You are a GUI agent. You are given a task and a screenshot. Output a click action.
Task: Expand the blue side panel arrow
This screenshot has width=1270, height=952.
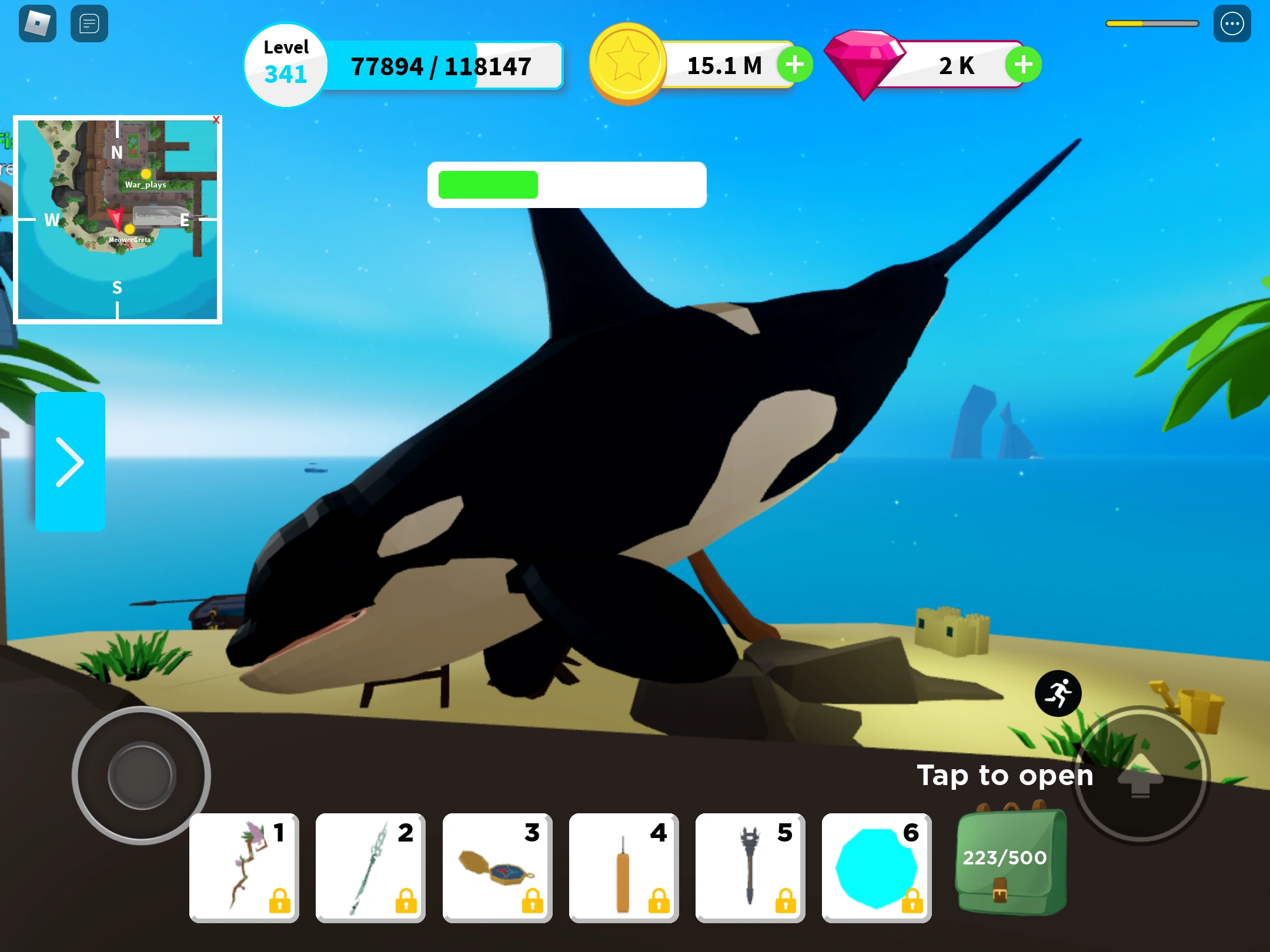(x=70, y=461)
